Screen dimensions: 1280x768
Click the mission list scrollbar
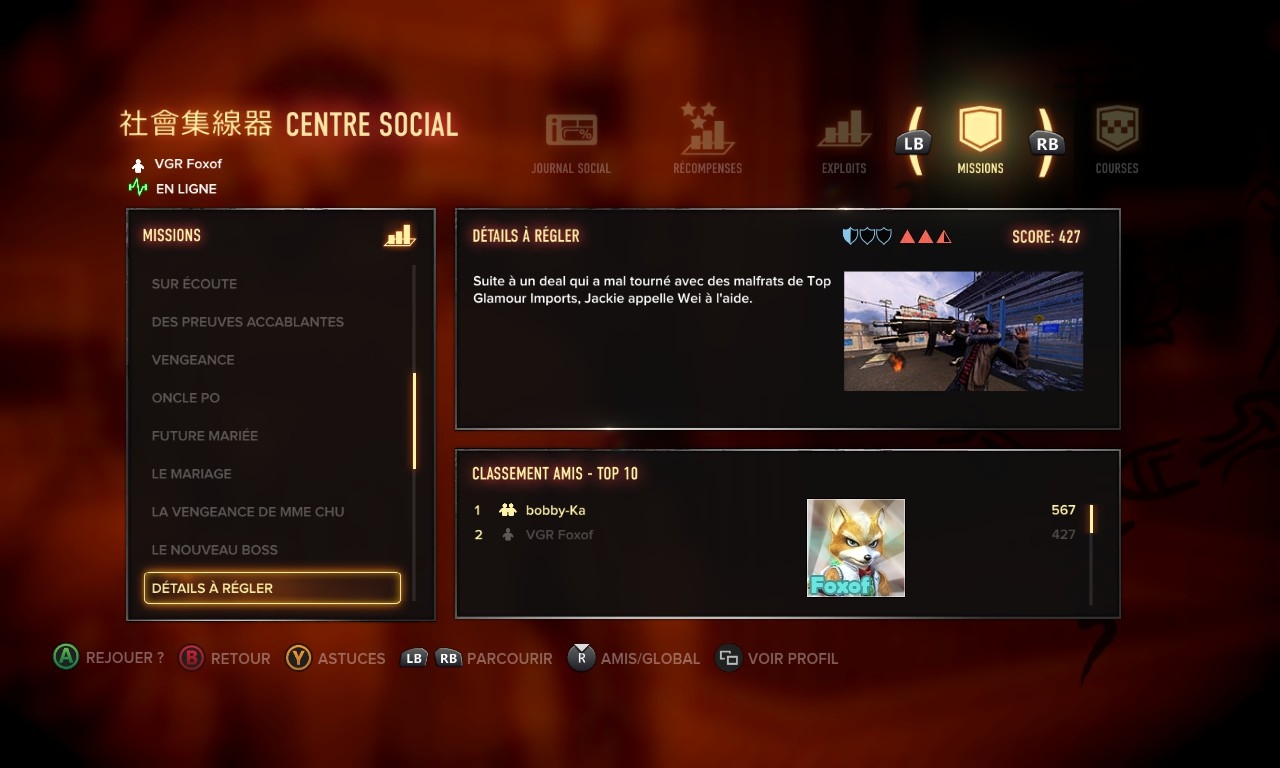coord(414,421)
